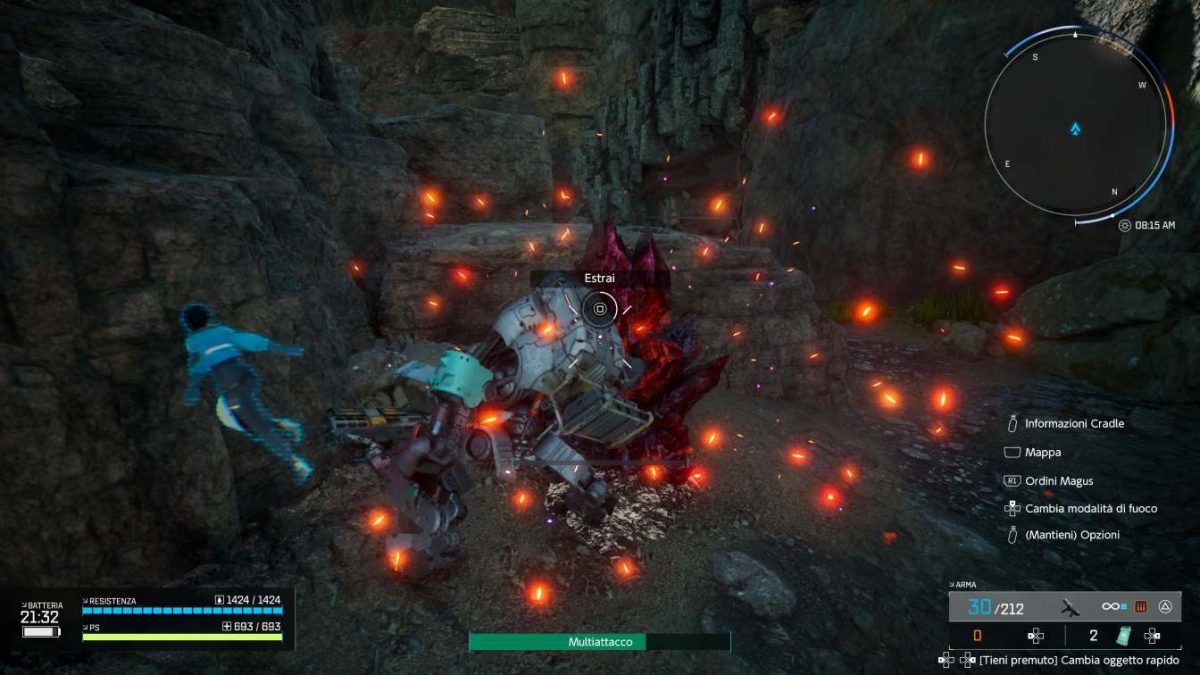The width and height of the screenshot is (1200, 675).
Task: Click the orange ammo magazine icon
Action: click(1139, 606)
